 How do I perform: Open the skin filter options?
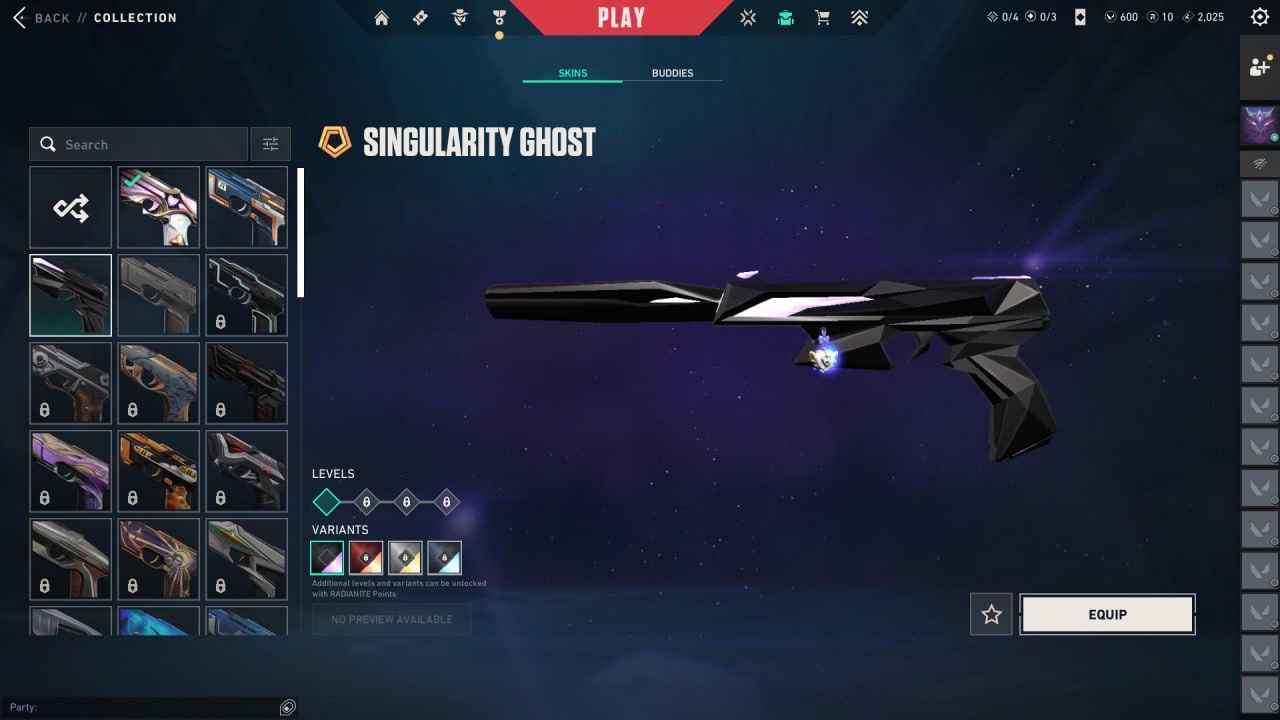270,144
